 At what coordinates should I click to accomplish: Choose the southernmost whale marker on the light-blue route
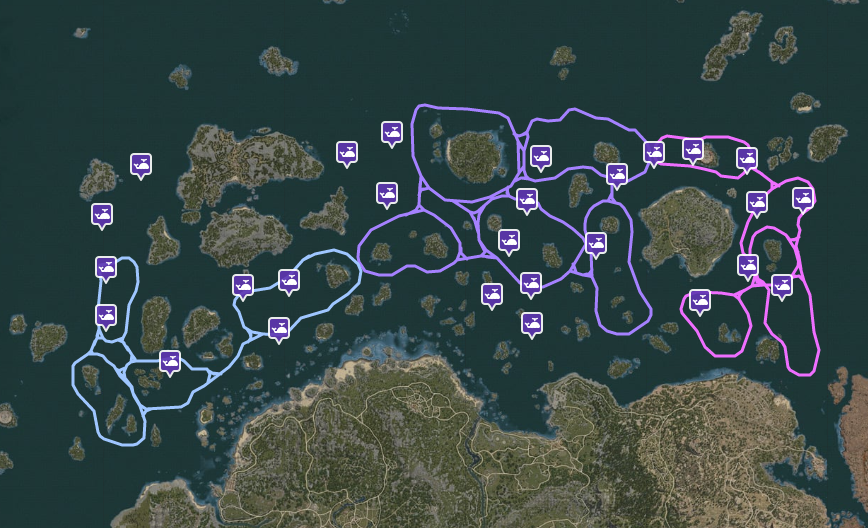170,361
